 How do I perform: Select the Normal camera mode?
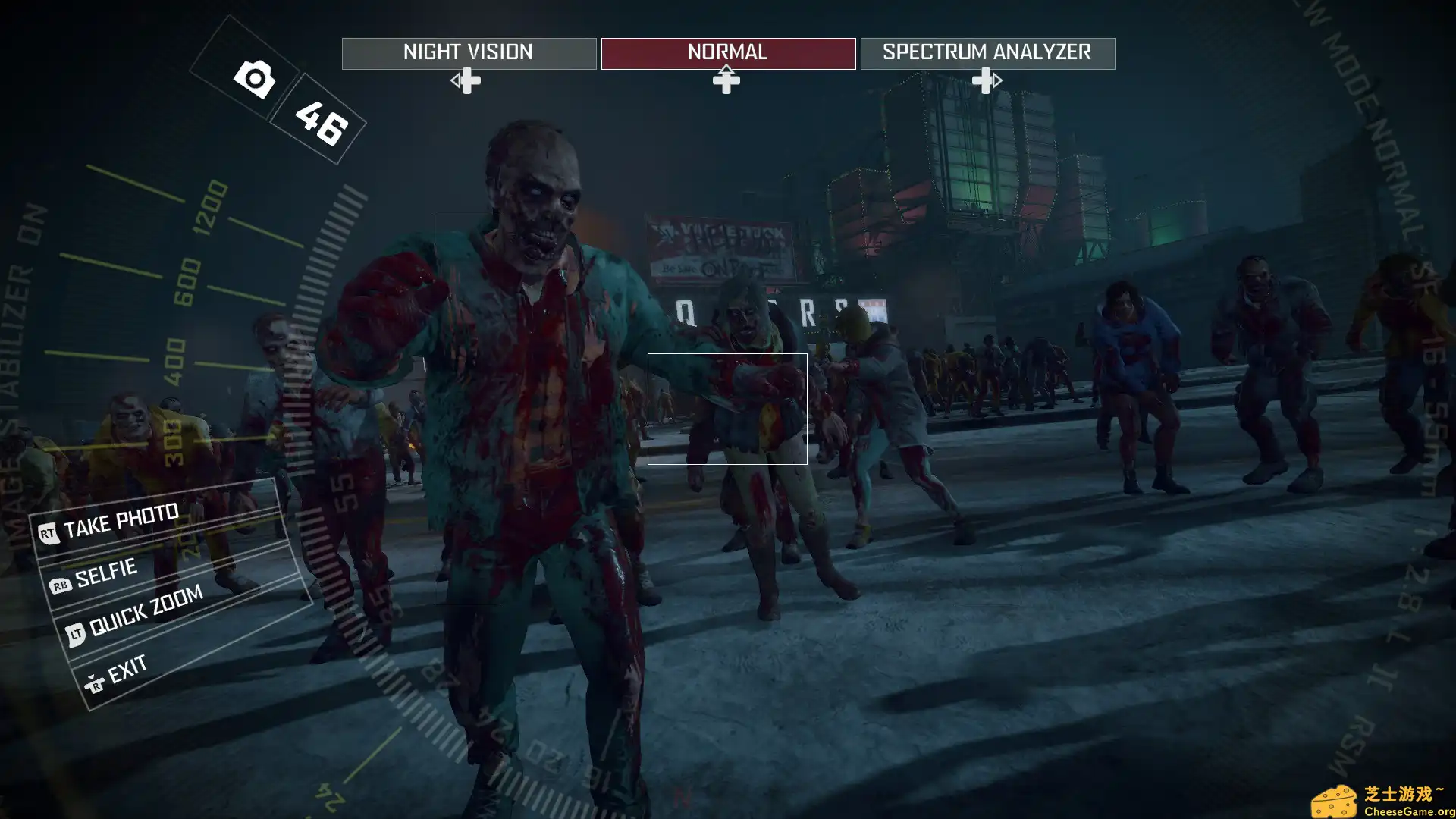click(x=726, y=52)
